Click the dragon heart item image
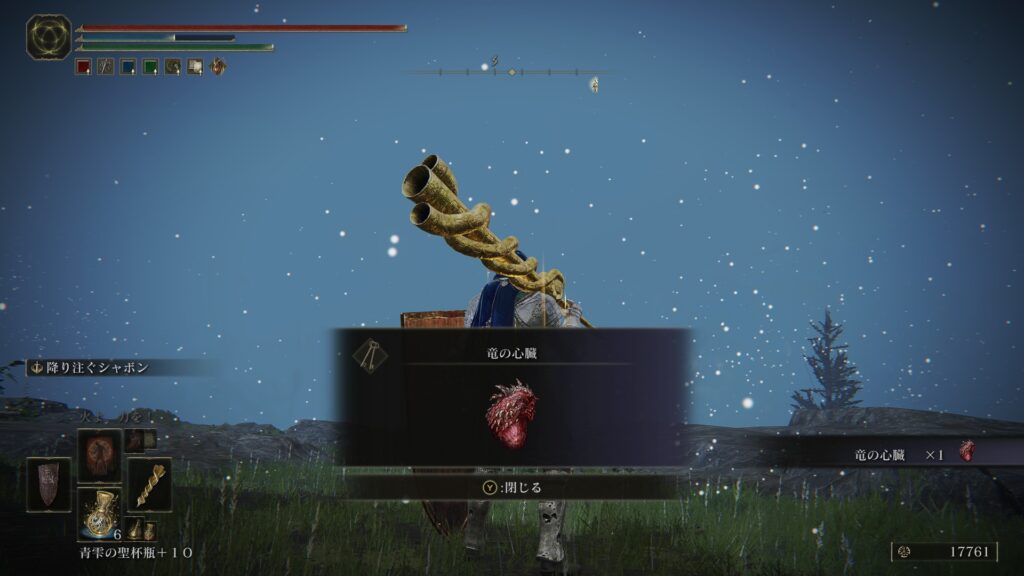The height and width of the screenshot is (576, 1024). tap(512, 413)
